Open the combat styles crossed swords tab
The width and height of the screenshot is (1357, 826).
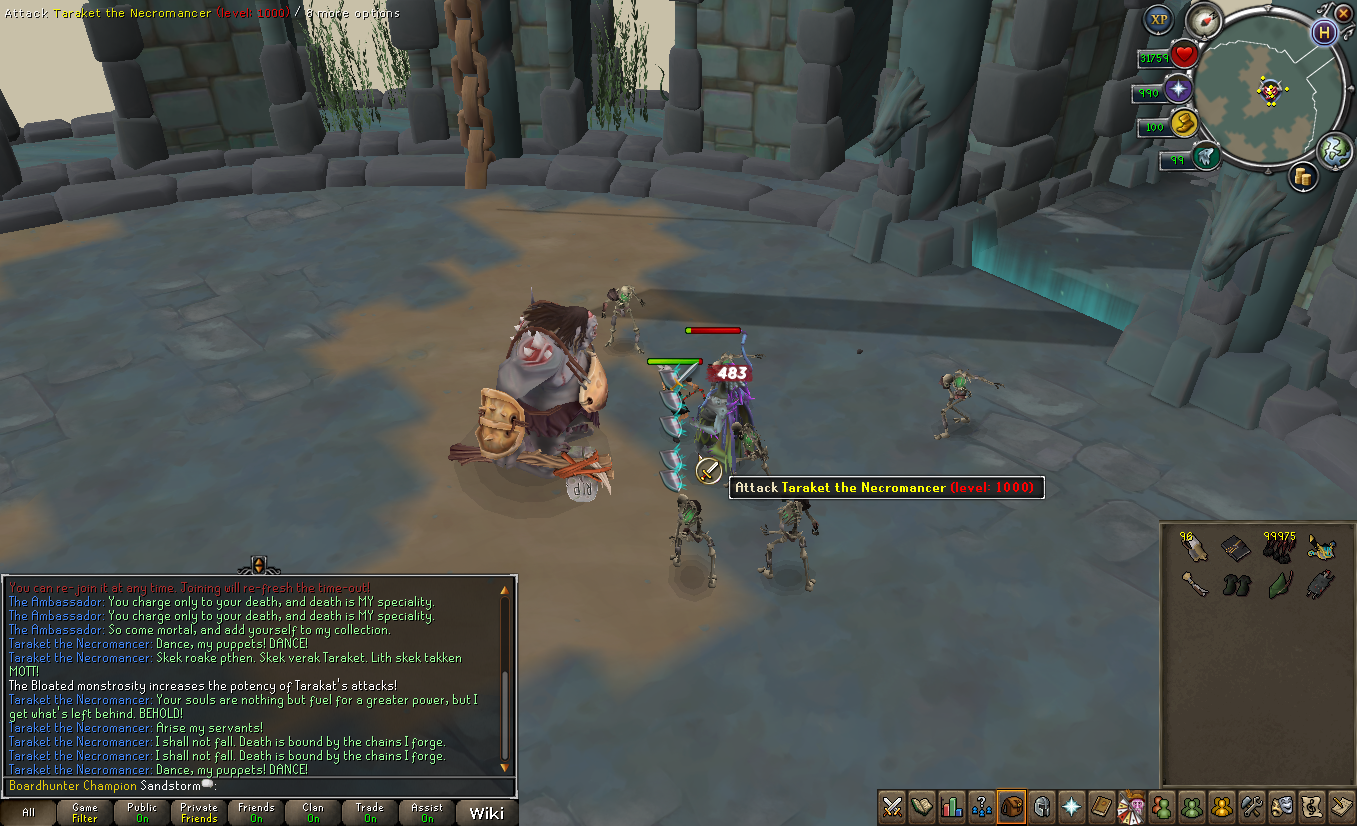pyautogui.click(x=892, y=805)
